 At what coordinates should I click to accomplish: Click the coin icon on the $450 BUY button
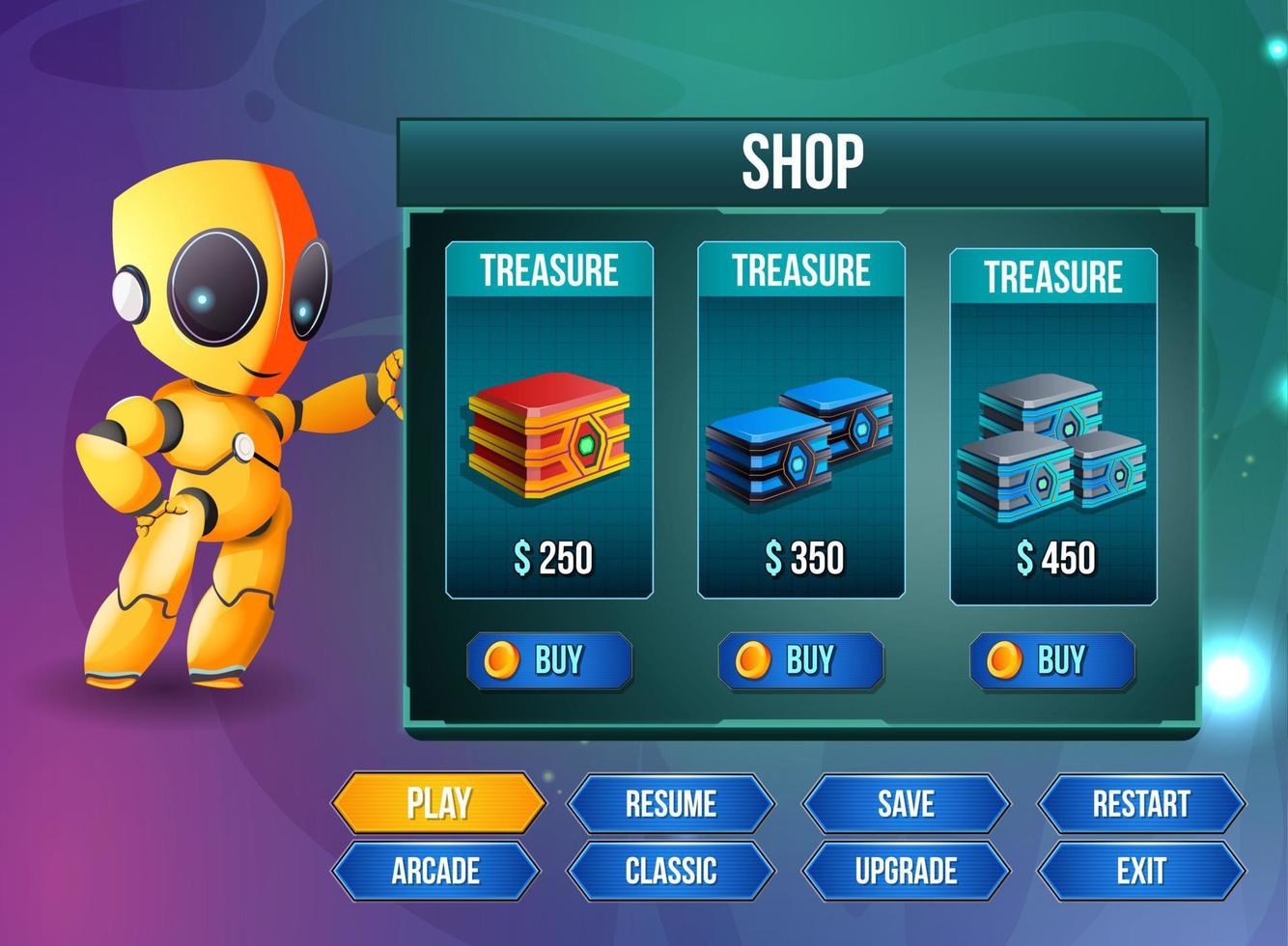(x=1004, y=659)
